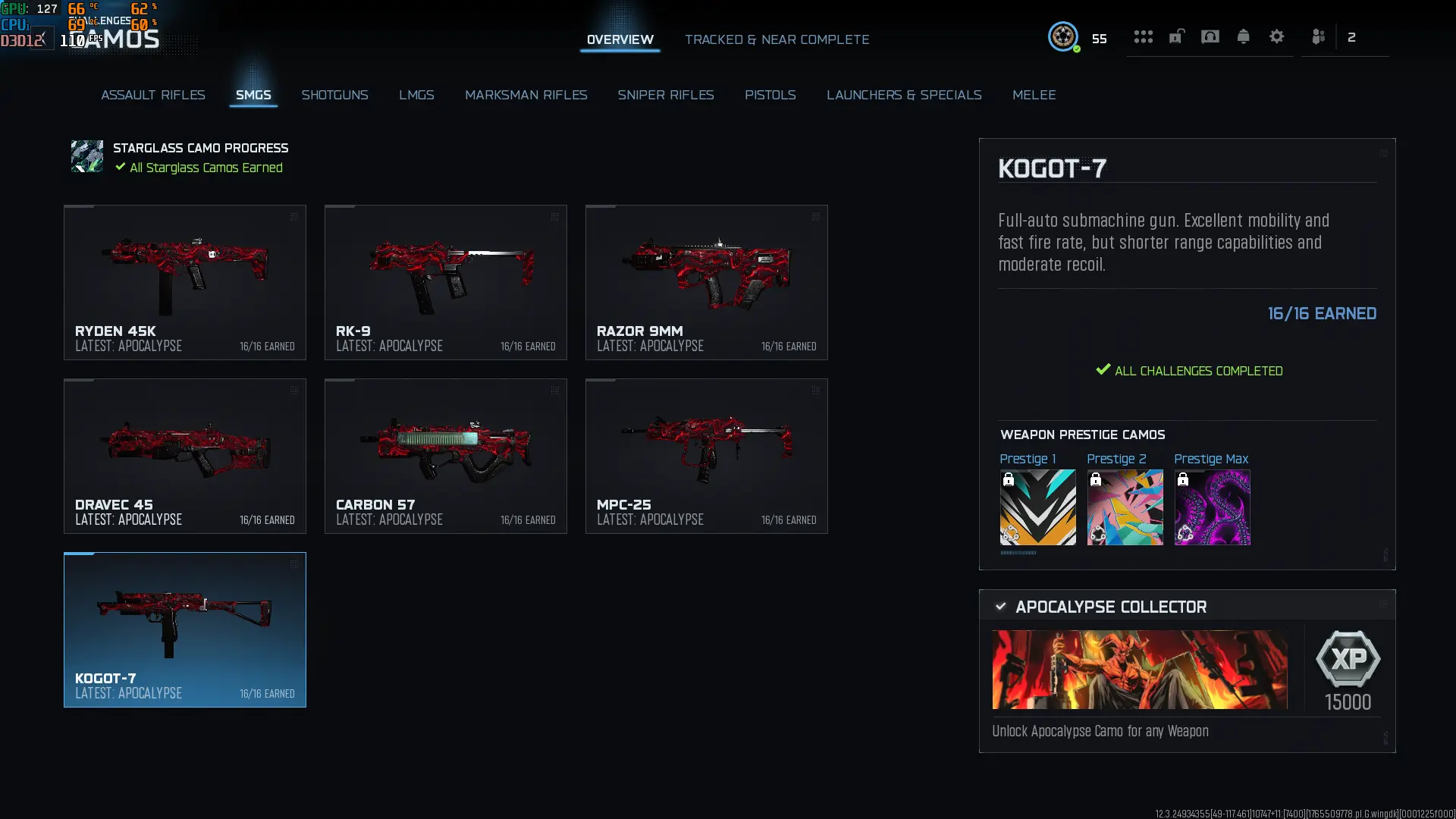This screenshot has height=819, width=1456.
Task: Open the settings gear icon
Action: tap(1277, 36)
